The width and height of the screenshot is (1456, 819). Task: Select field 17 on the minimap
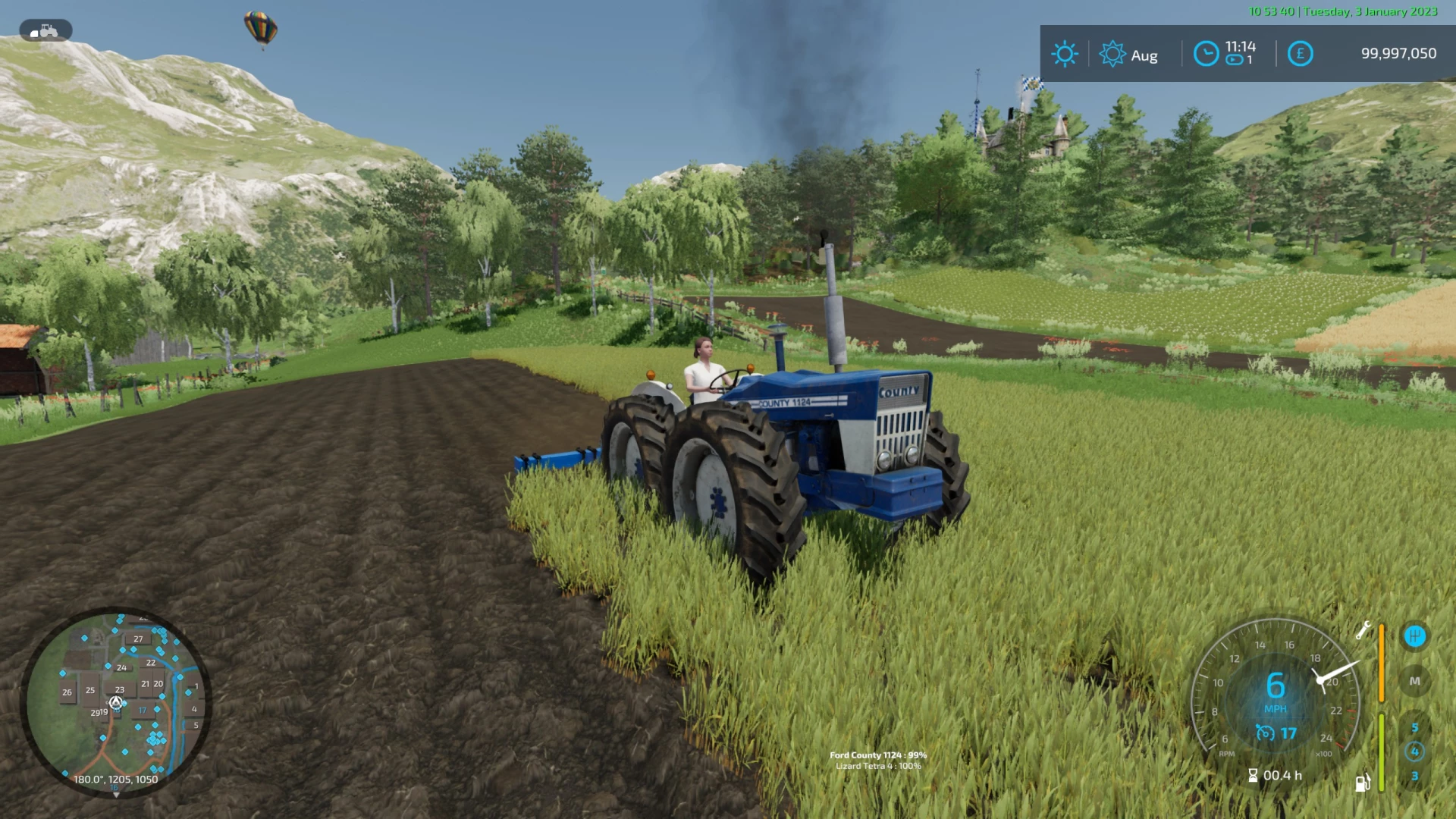143,711
